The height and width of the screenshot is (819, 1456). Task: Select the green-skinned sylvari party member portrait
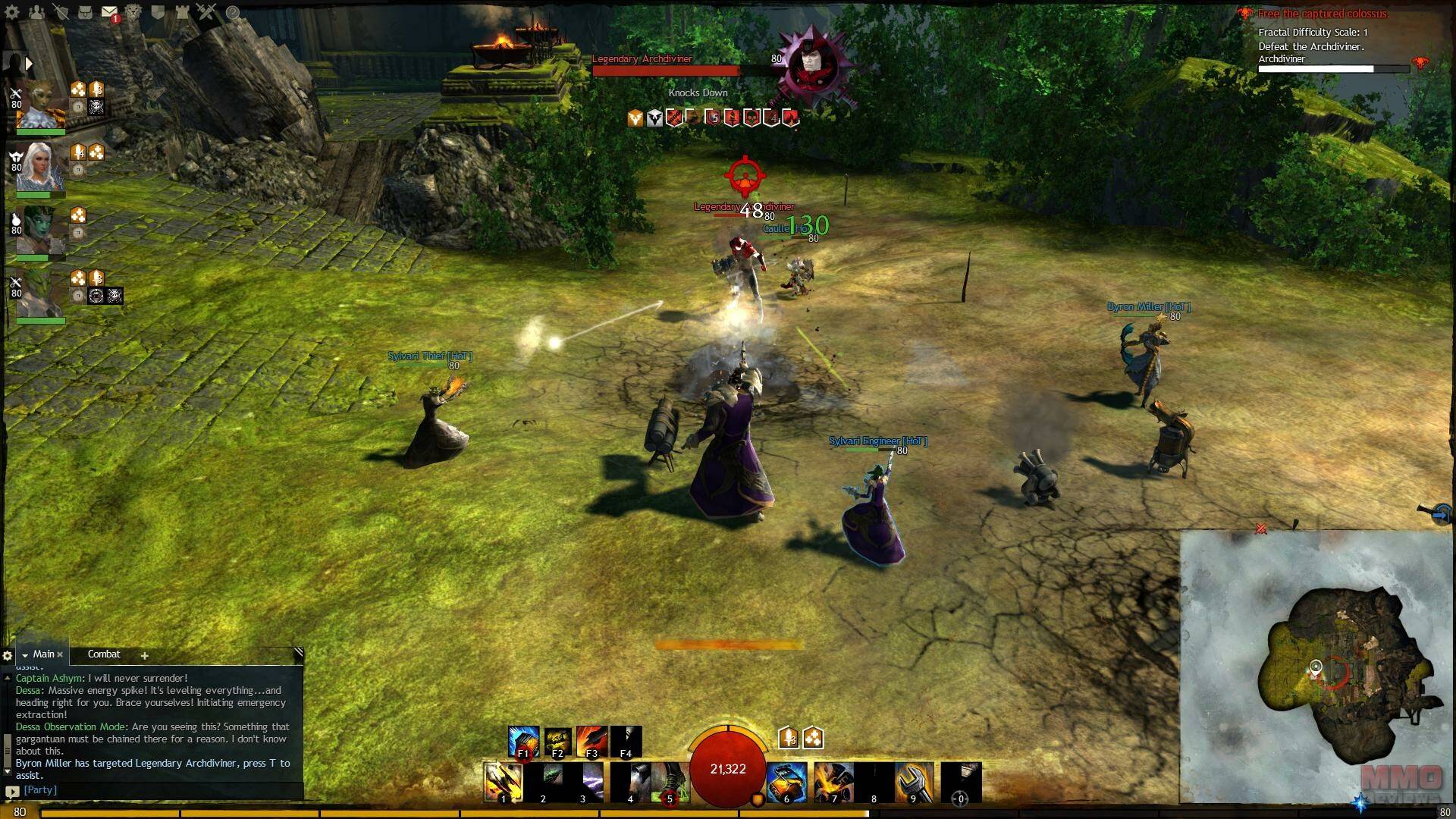[x=39, y=230]
